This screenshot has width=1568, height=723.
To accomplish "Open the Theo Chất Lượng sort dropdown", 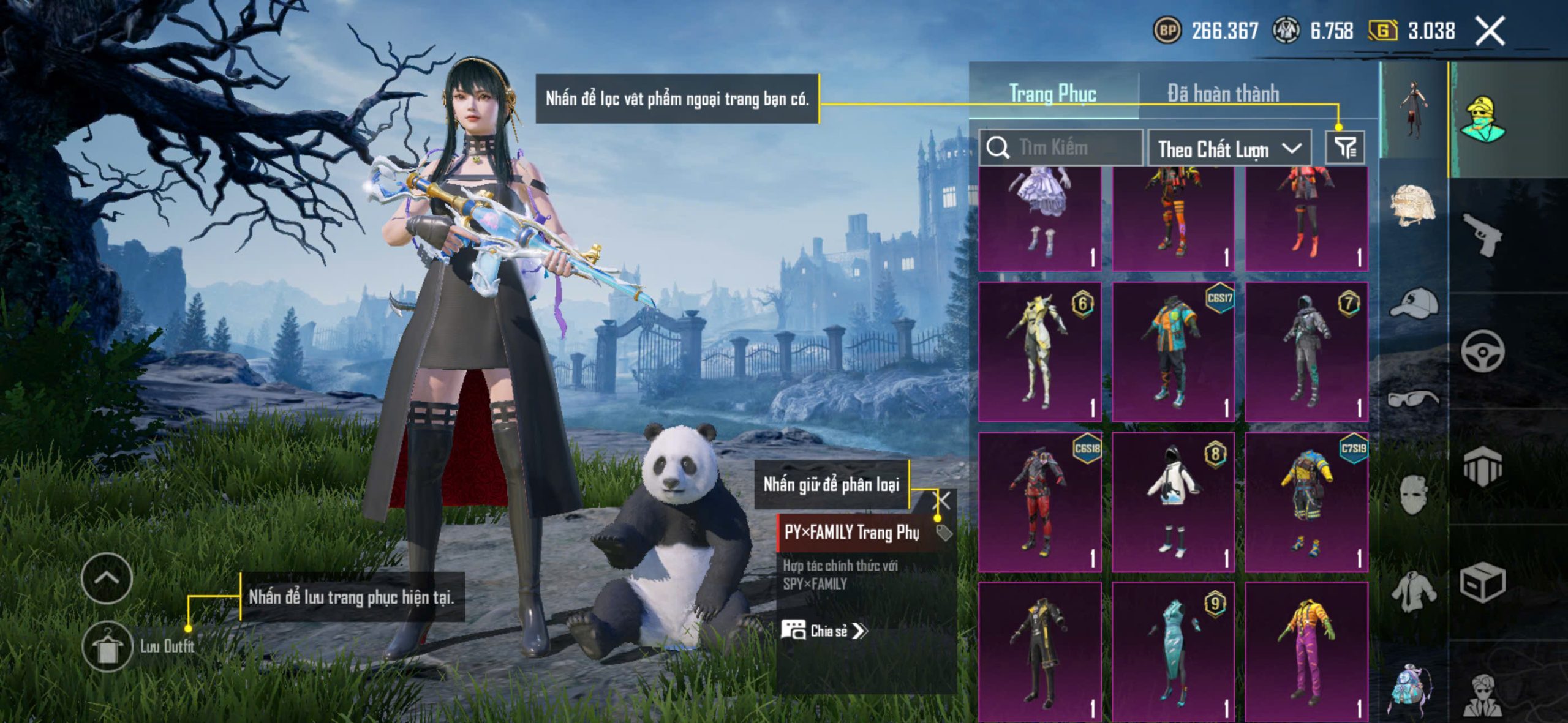I will click(1229, 149).
